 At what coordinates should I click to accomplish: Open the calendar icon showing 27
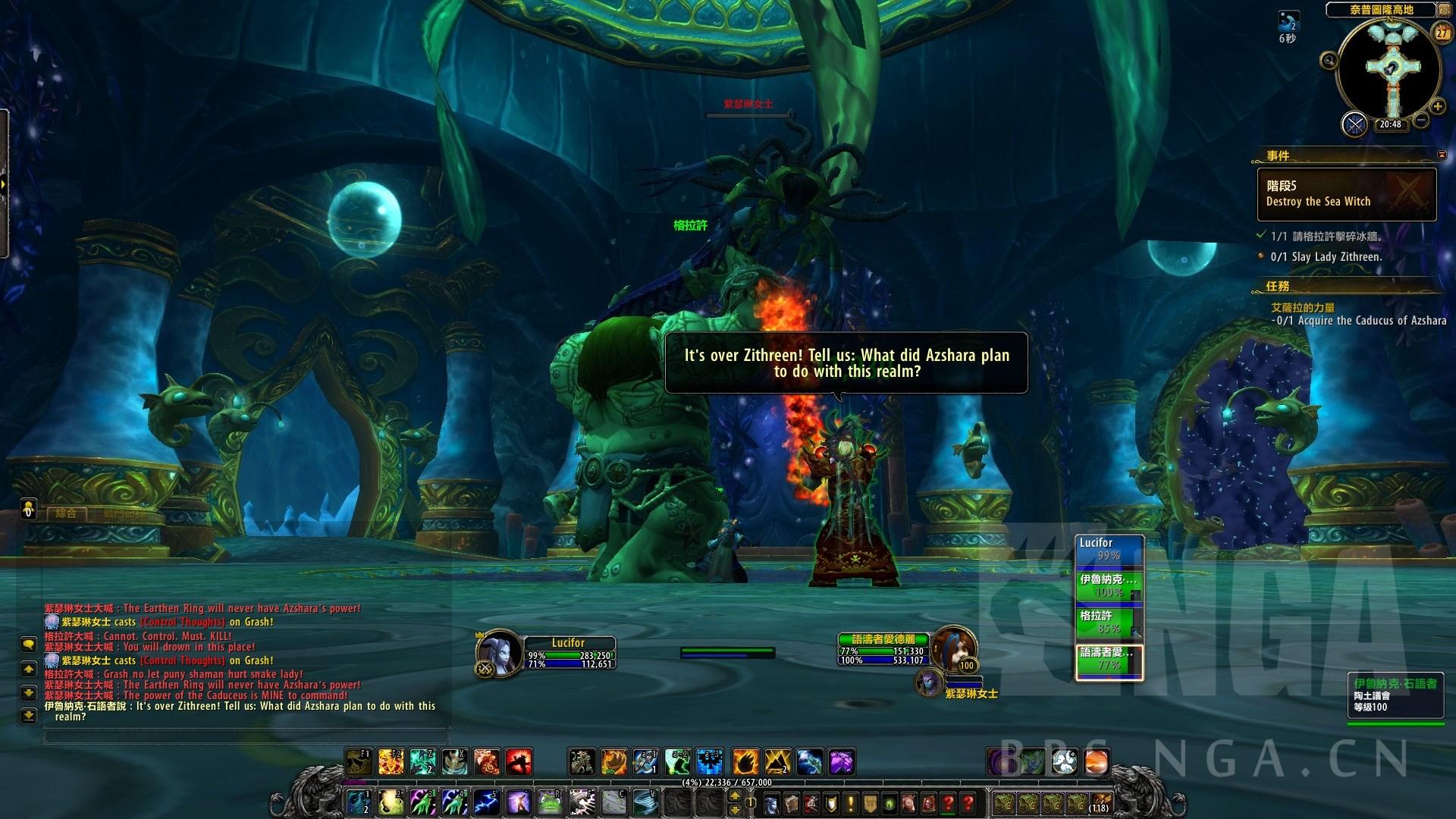[x=1442, y=33]
